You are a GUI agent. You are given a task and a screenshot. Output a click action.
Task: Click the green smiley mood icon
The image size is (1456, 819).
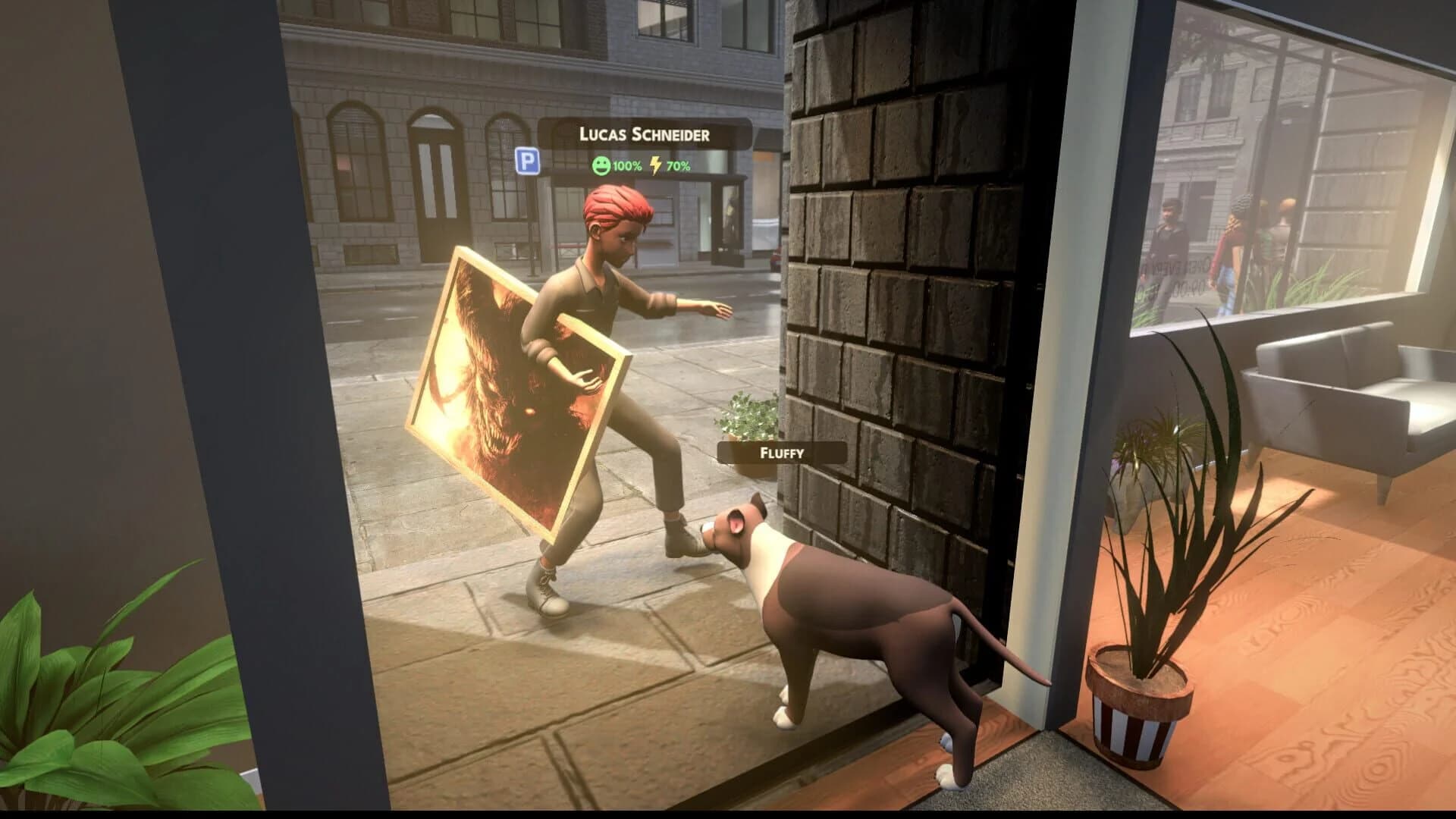601,162
